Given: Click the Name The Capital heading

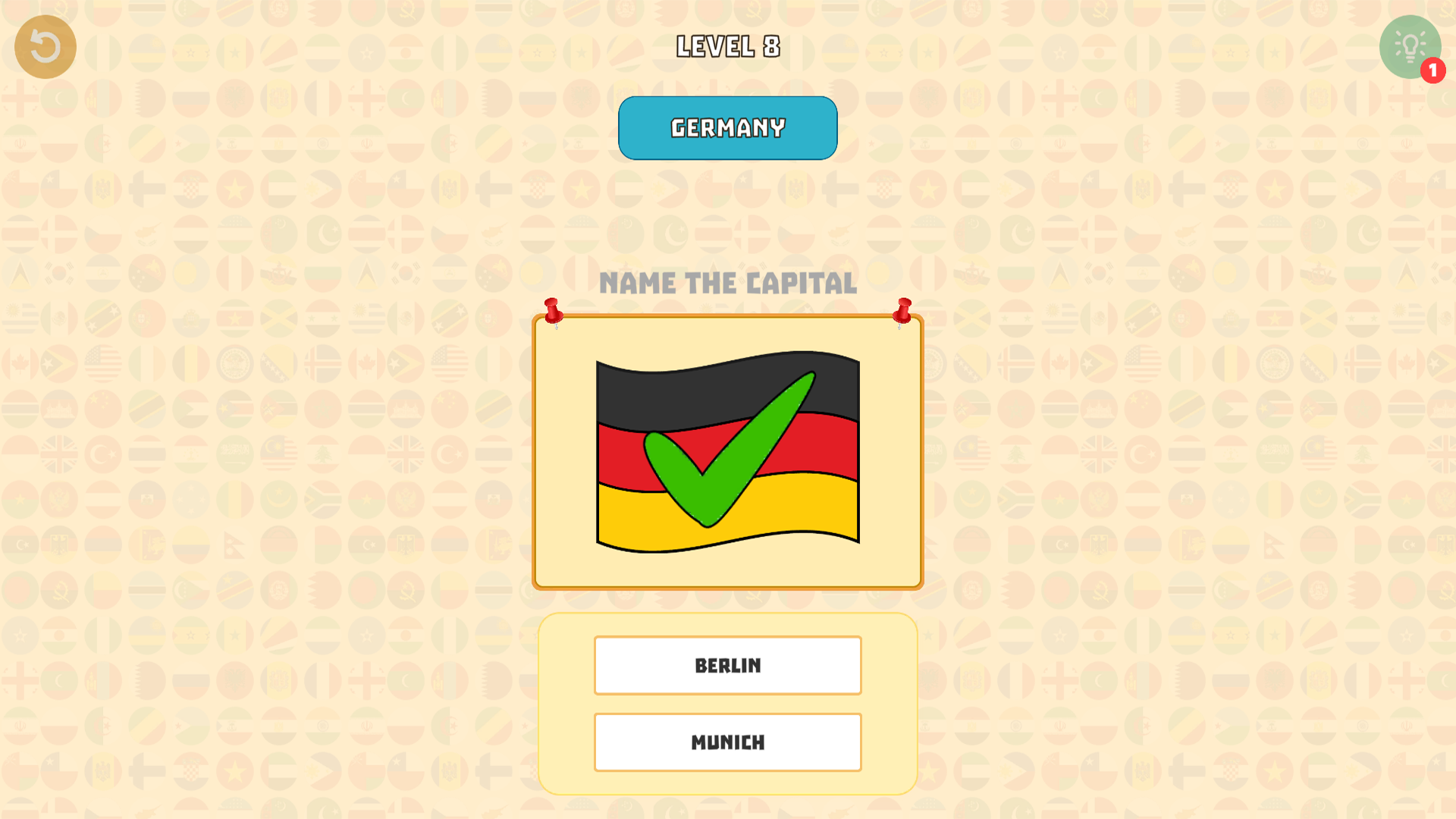Looking at the screenshot, I should 728,283.
